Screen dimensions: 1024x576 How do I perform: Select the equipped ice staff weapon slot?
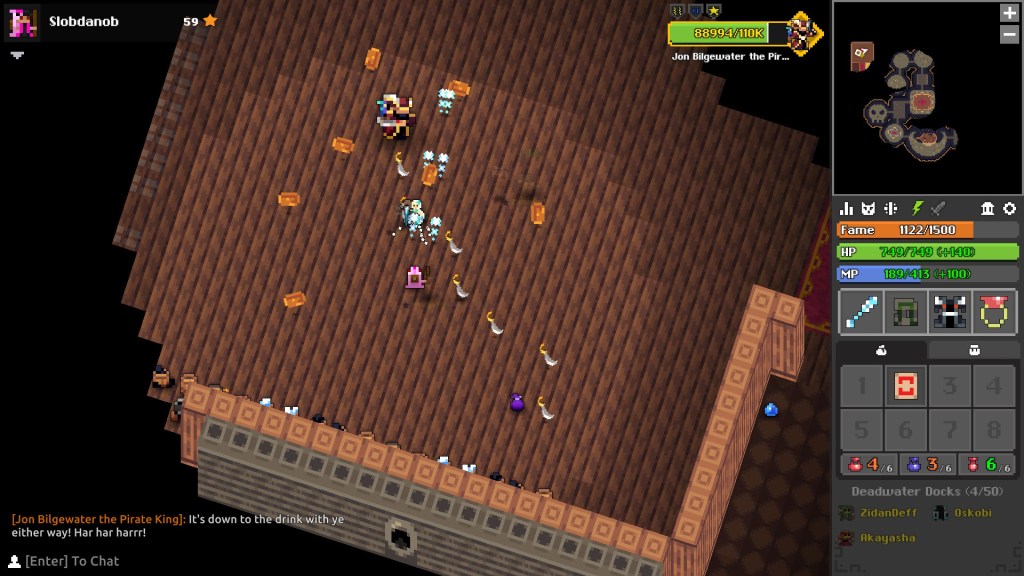pyautogui.click(x=860, y=312)
